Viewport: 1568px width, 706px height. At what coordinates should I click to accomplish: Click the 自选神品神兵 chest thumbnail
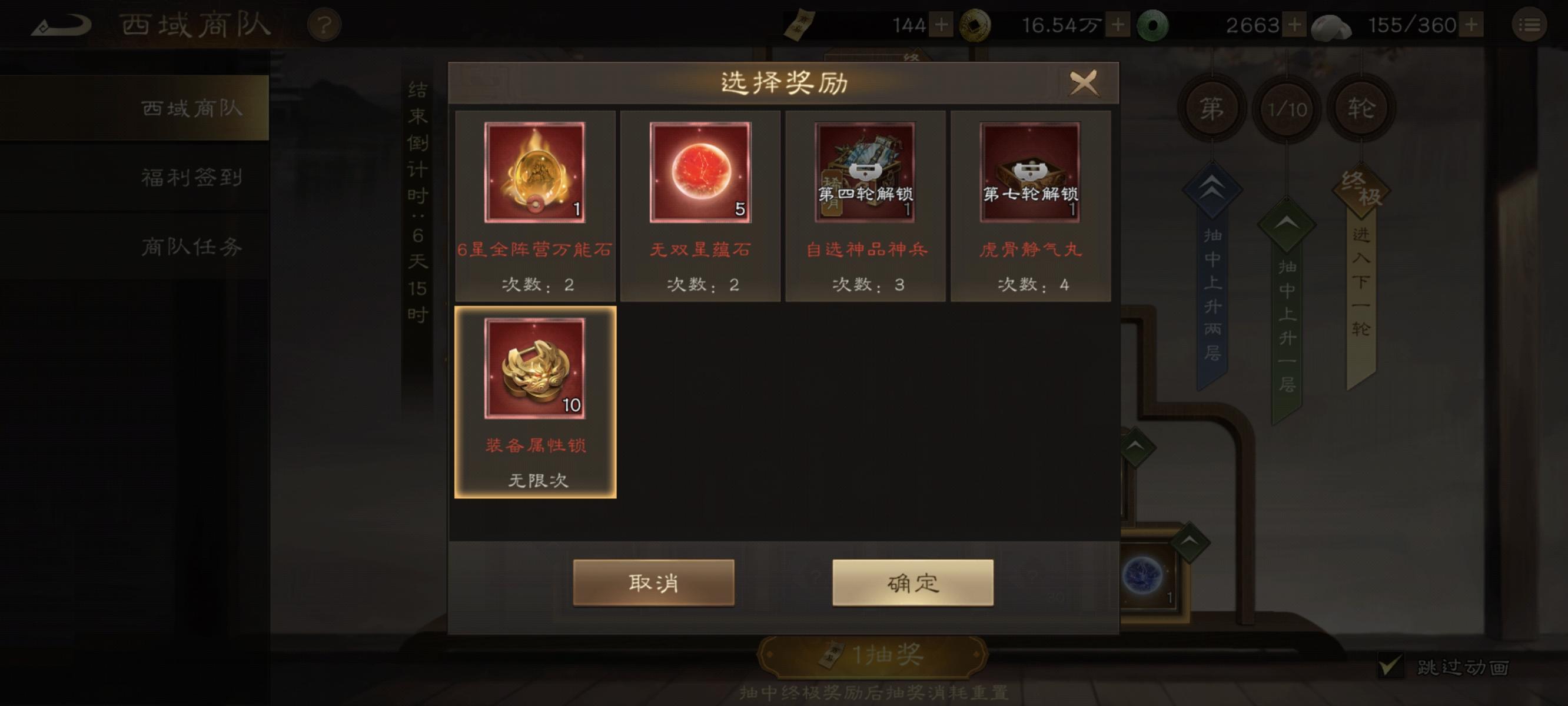[x=866, y=171]
